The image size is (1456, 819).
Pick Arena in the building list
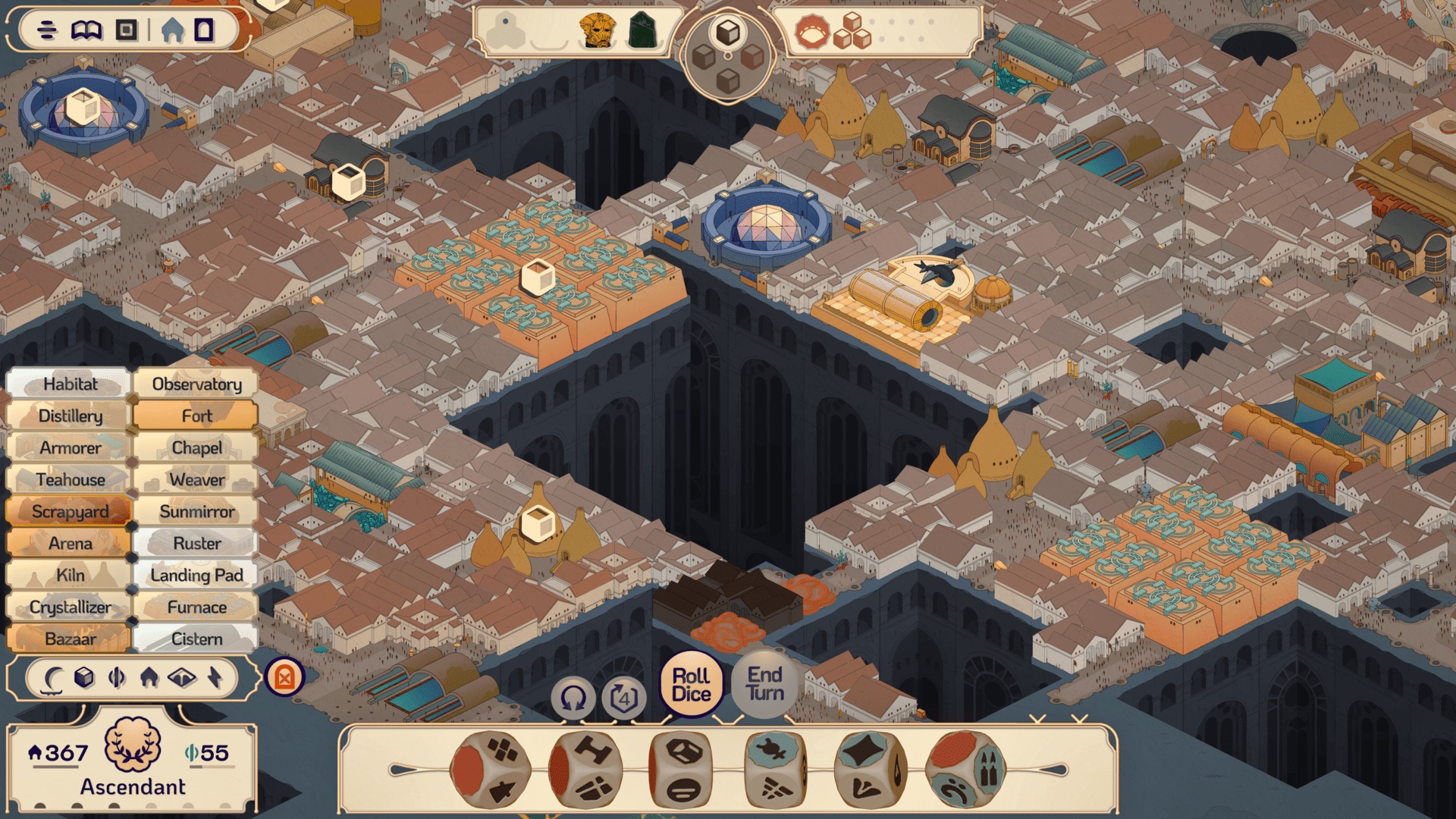70,544
